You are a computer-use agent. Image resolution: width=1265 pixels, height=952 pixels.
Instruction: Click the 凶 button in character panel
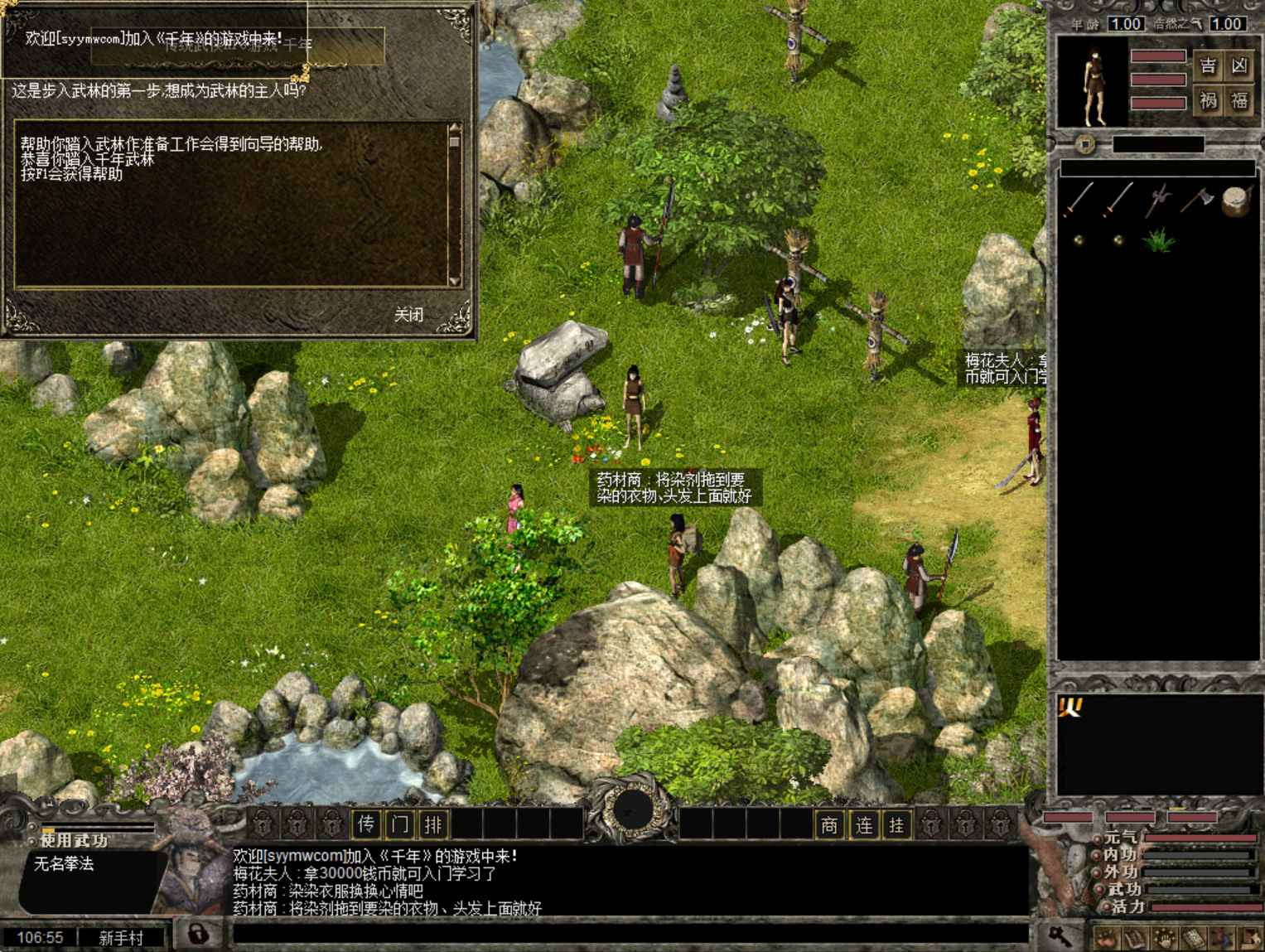1239,65
